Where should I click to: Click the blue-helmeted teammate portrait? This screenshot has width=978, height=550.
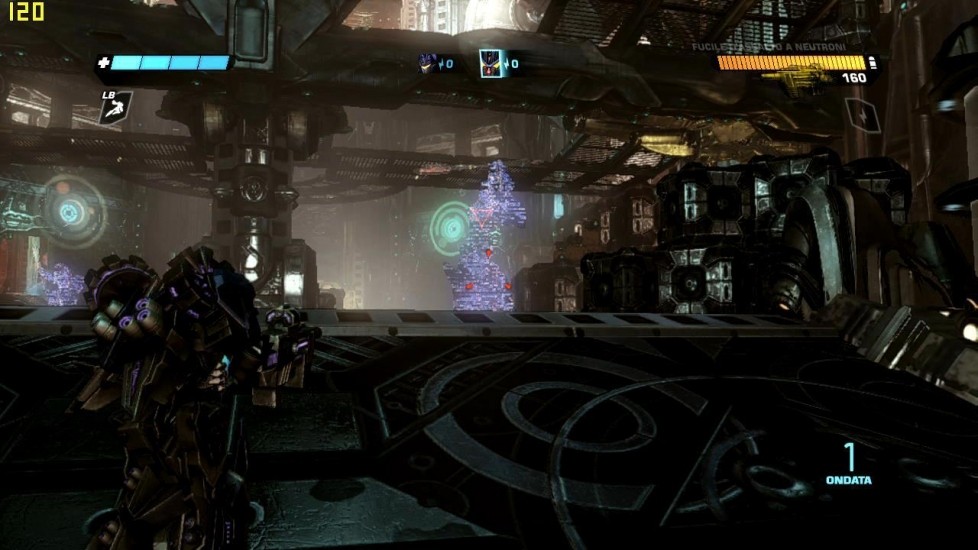click(428, 63)
